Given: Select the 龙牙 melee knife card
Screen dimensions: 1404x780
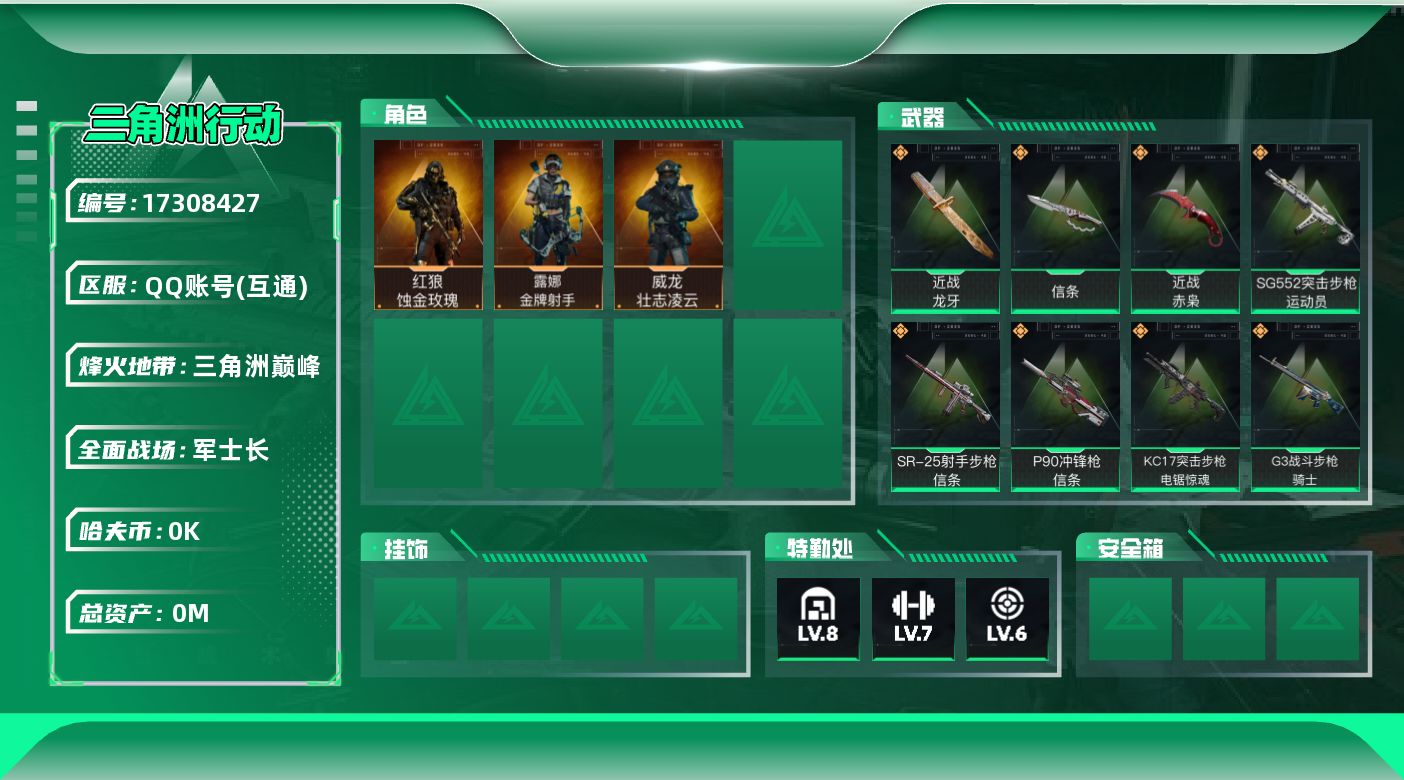Looking at the screenshot, I should (x=945, y=228).
